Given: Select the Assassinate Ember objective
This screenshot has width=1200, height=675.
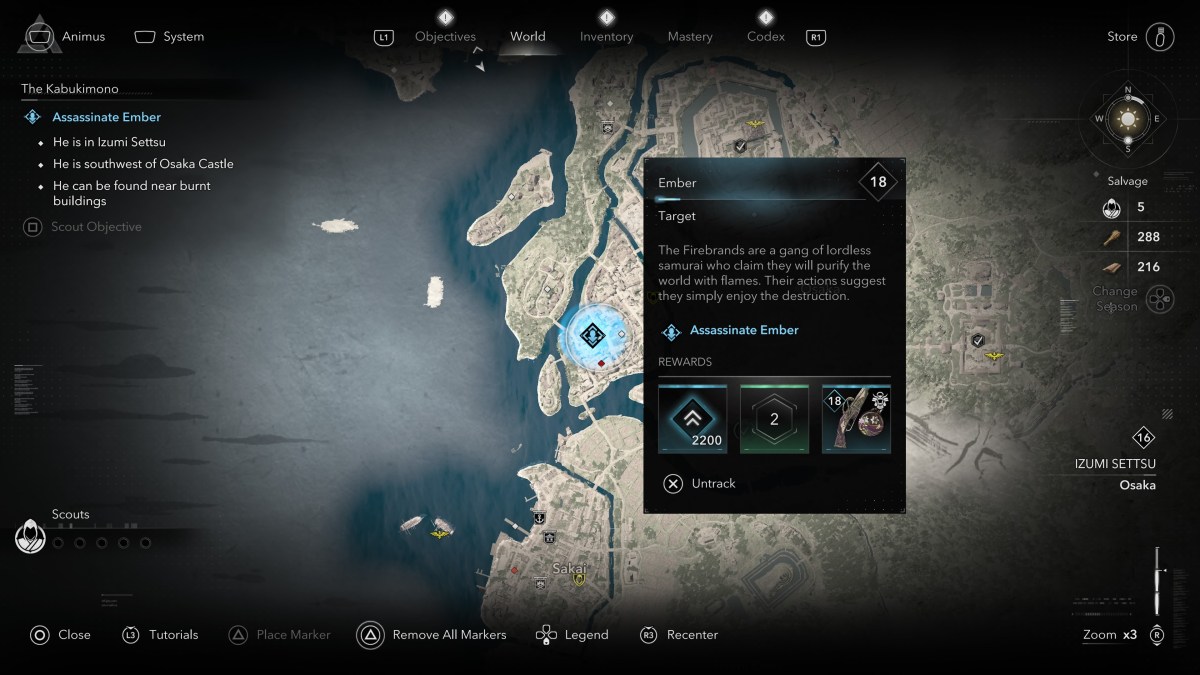Looking at the screenshot, I should click(x=106, y=117).
